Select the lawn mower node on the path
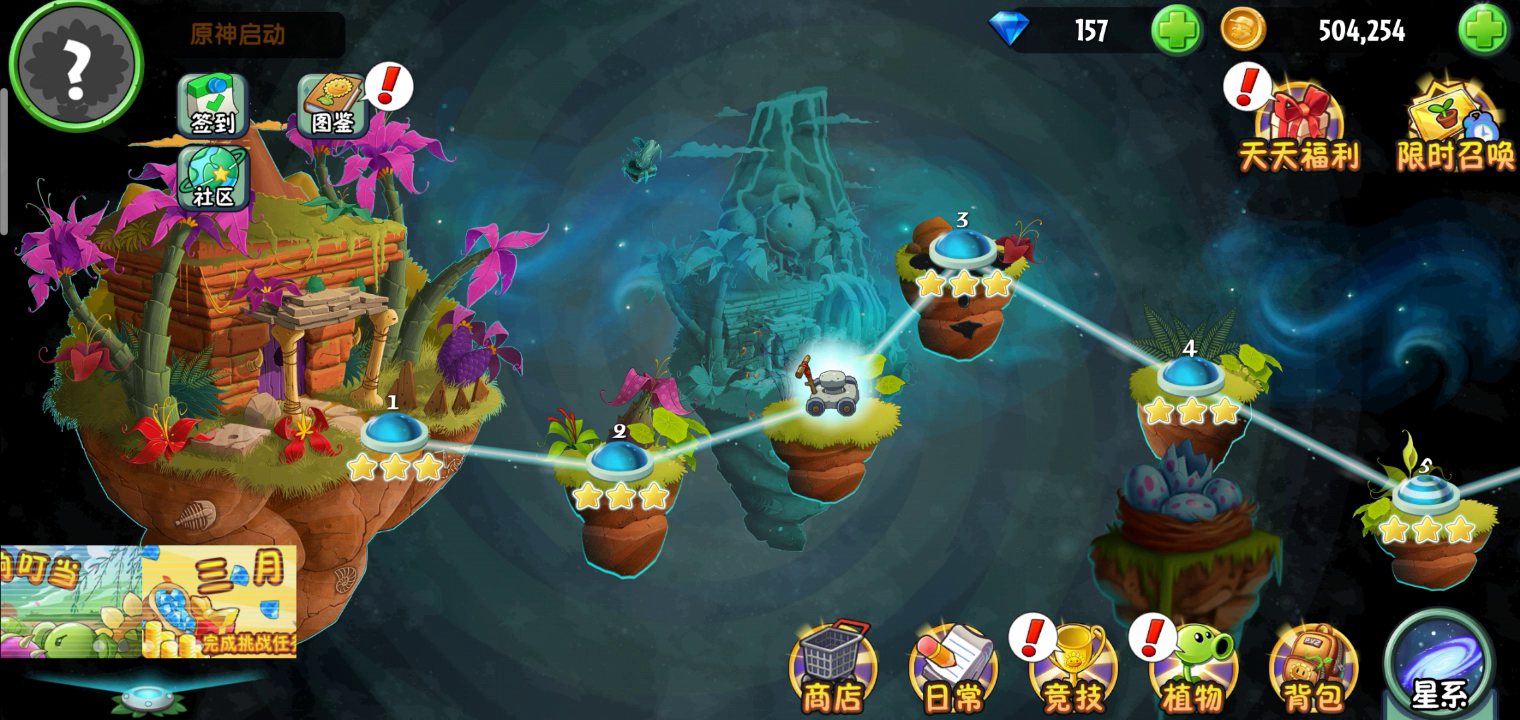The image size is (1520, 720). 833,391
